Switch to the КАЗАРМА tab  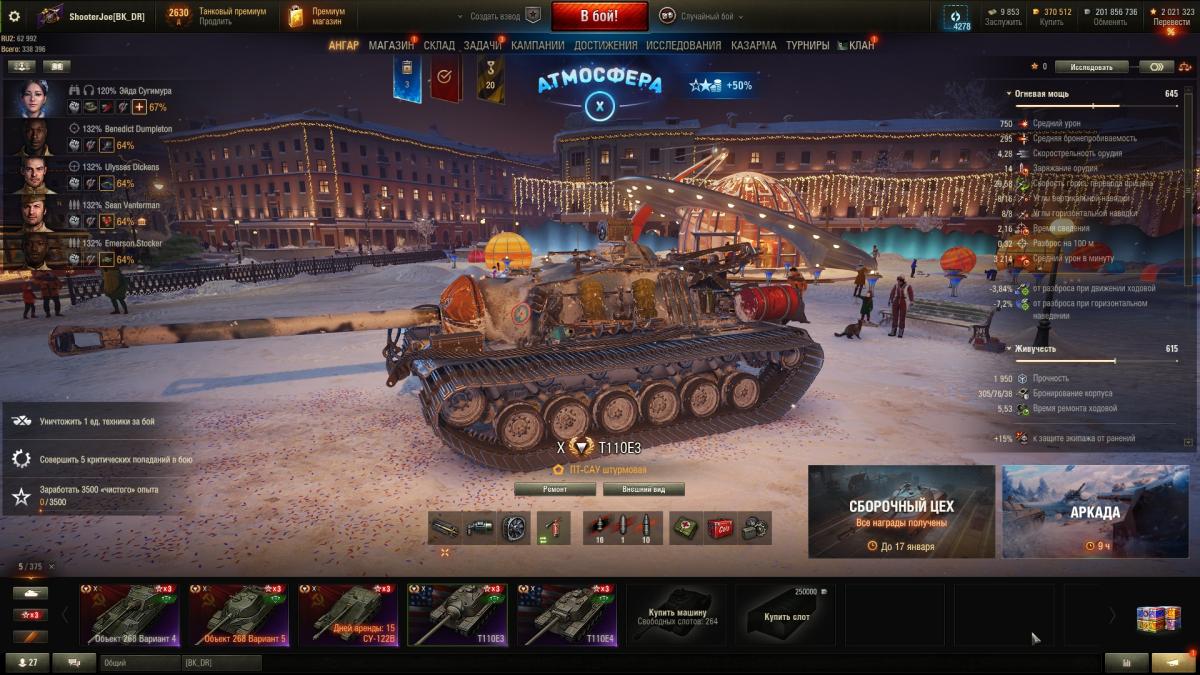tap(753, 45)
